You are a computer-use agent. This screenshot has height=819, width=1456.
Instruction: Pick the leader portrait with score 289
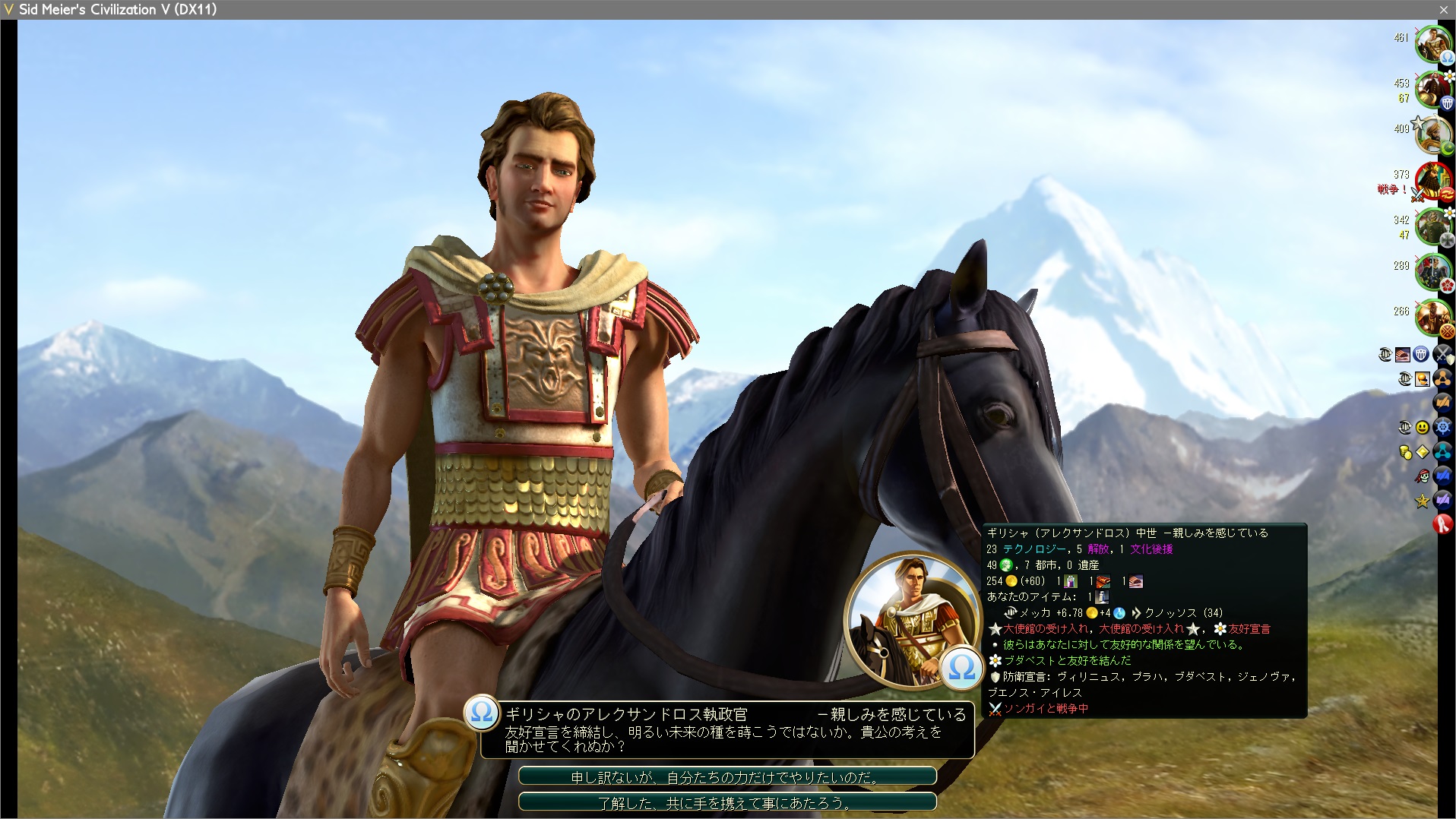click(x=1432, y=272)
